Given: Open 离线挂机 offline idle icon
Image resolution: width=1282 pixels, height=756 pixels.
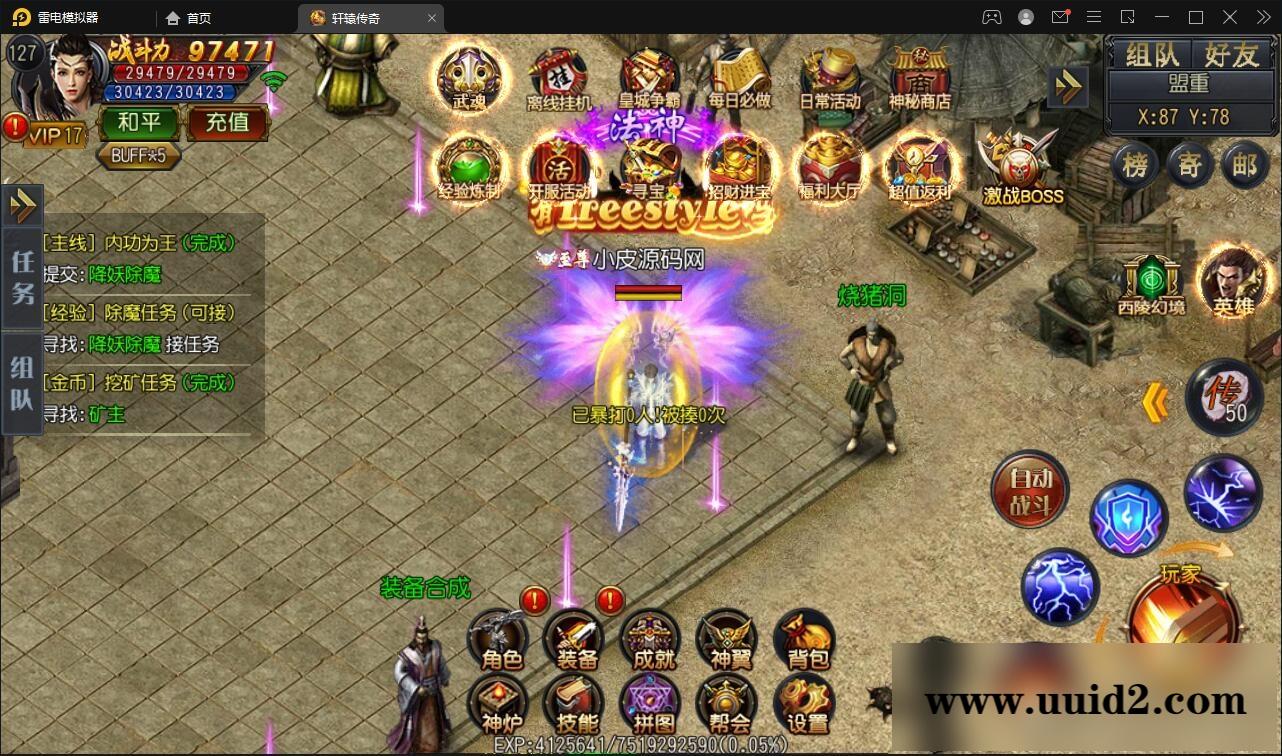Looking at the screenshot, I should [x=559, y=76].
